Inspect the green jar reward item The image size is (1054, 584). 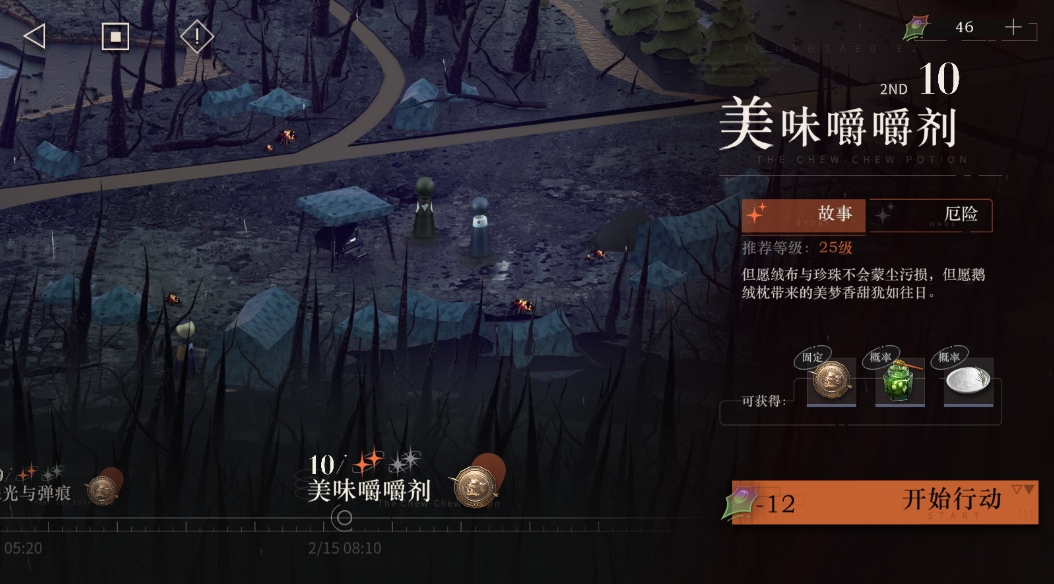899,383
